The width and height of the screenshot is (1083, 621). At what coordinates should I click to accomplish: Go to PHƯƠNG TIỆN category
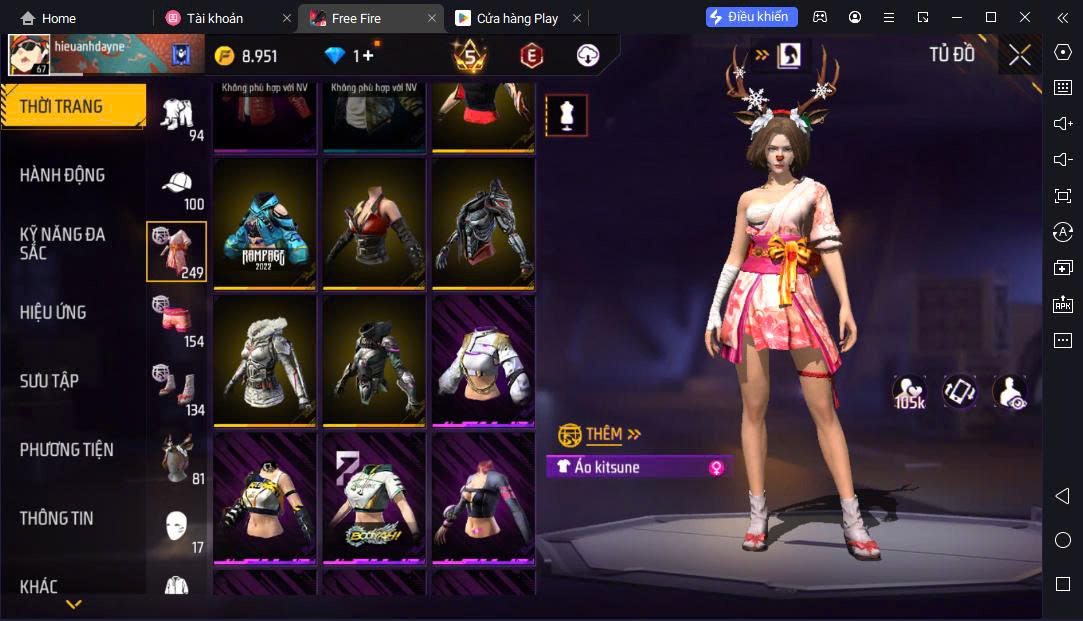[66, 450]
